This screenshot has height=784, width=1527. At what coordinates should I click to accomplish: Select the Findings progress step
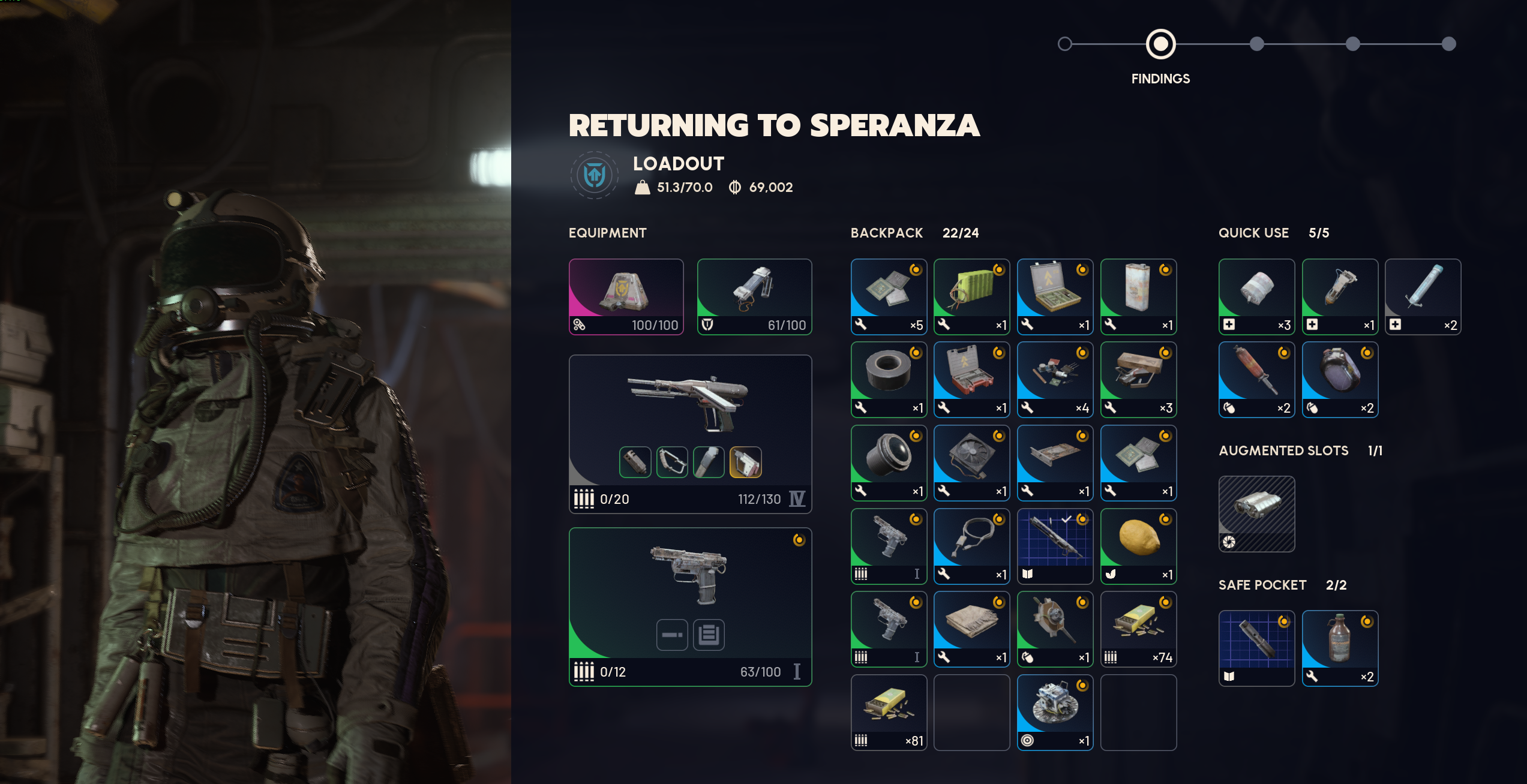click(1160, 44)
